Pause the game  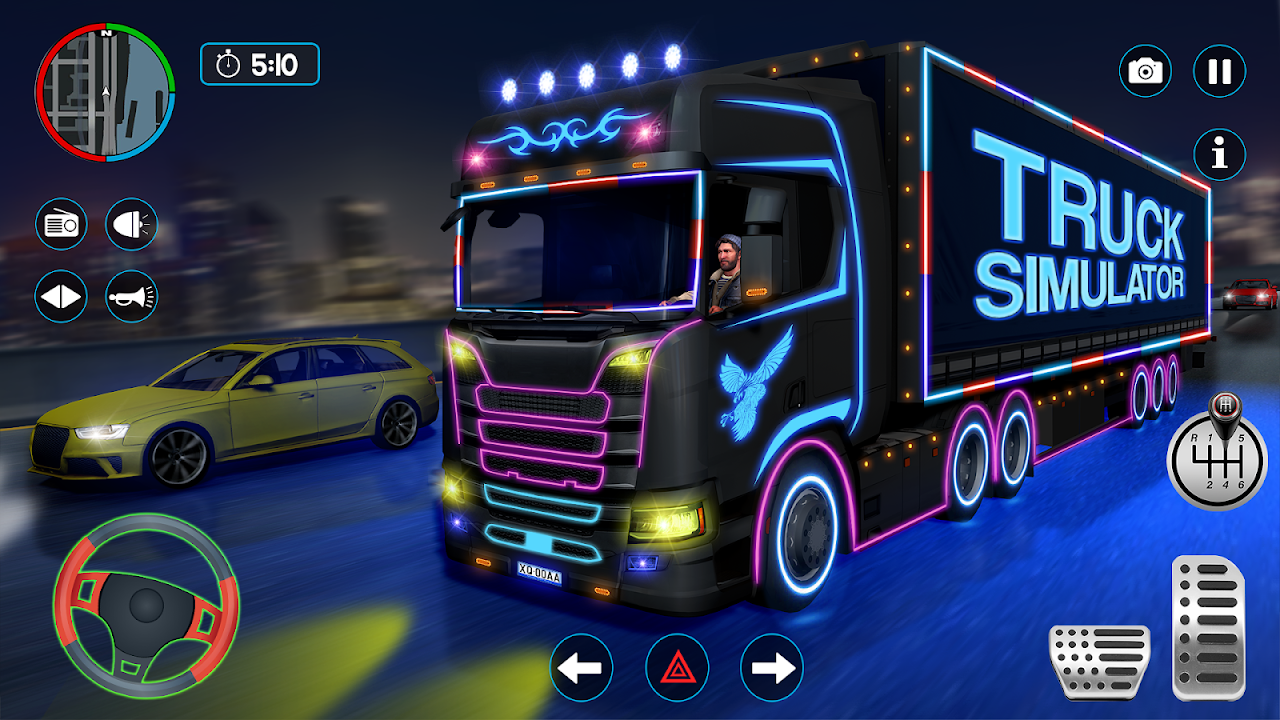coord(1219,71)
